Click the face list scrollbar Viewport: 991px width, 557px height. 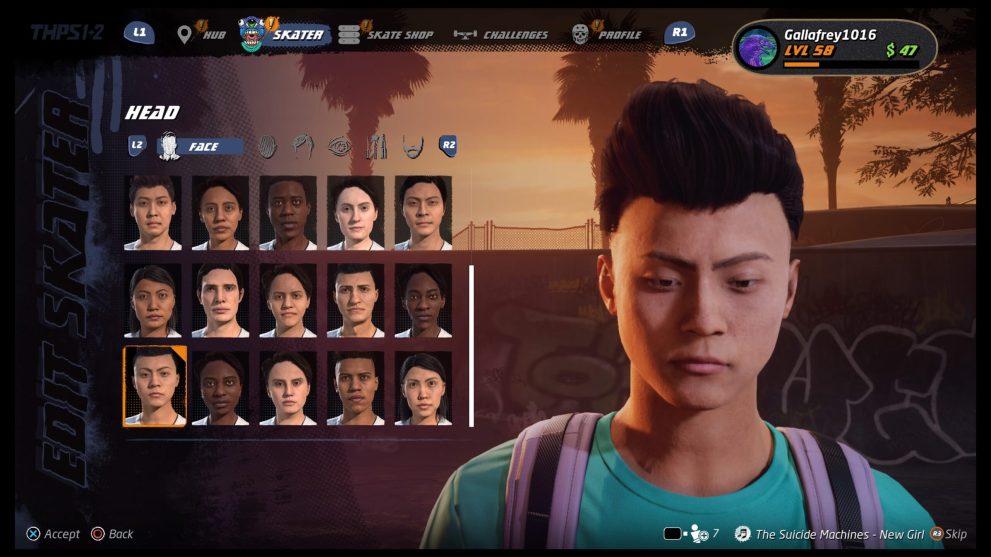[471, 345]
